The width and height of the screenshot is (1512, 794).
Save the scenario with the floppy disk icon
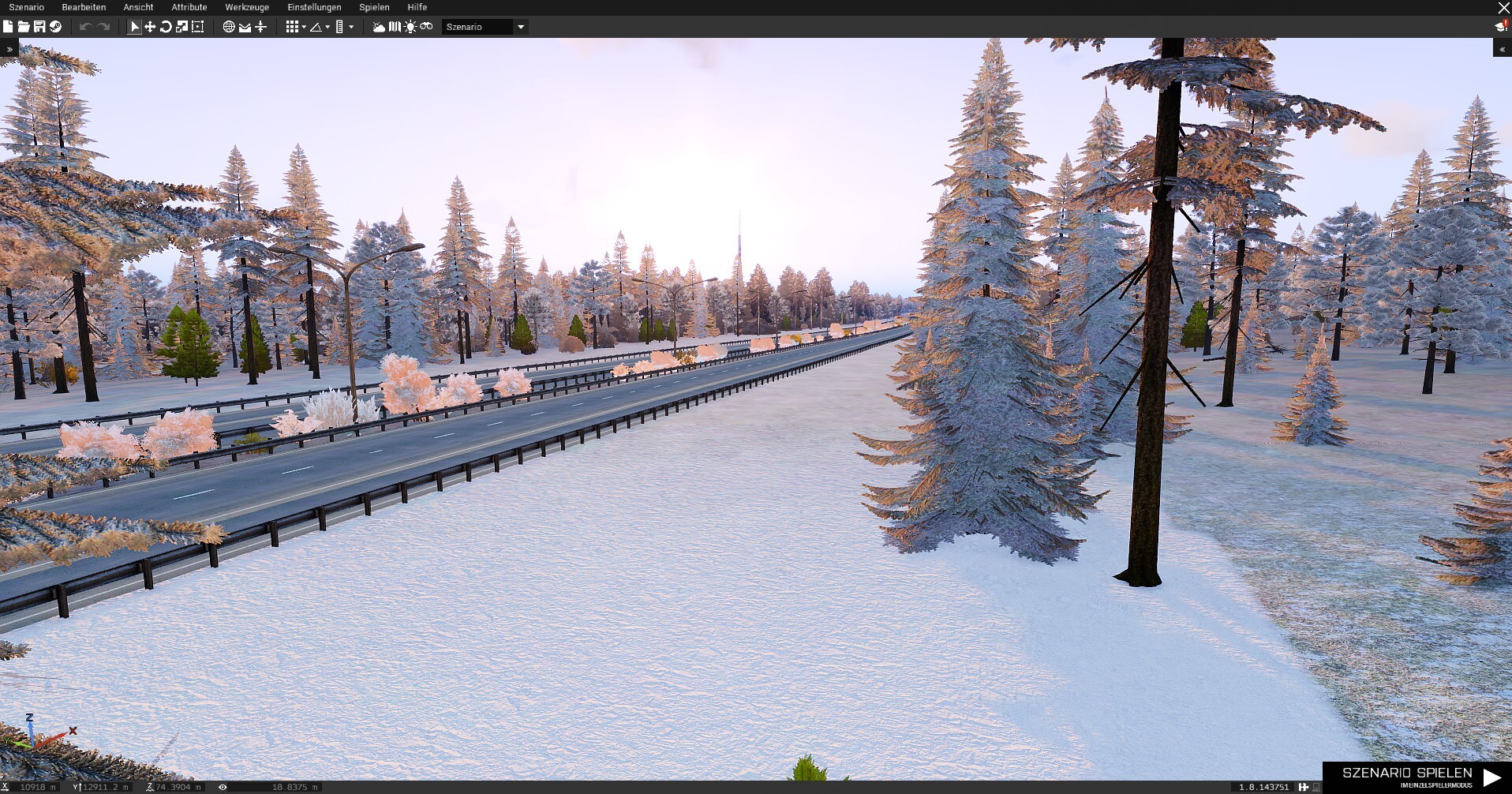pos(39,27)
